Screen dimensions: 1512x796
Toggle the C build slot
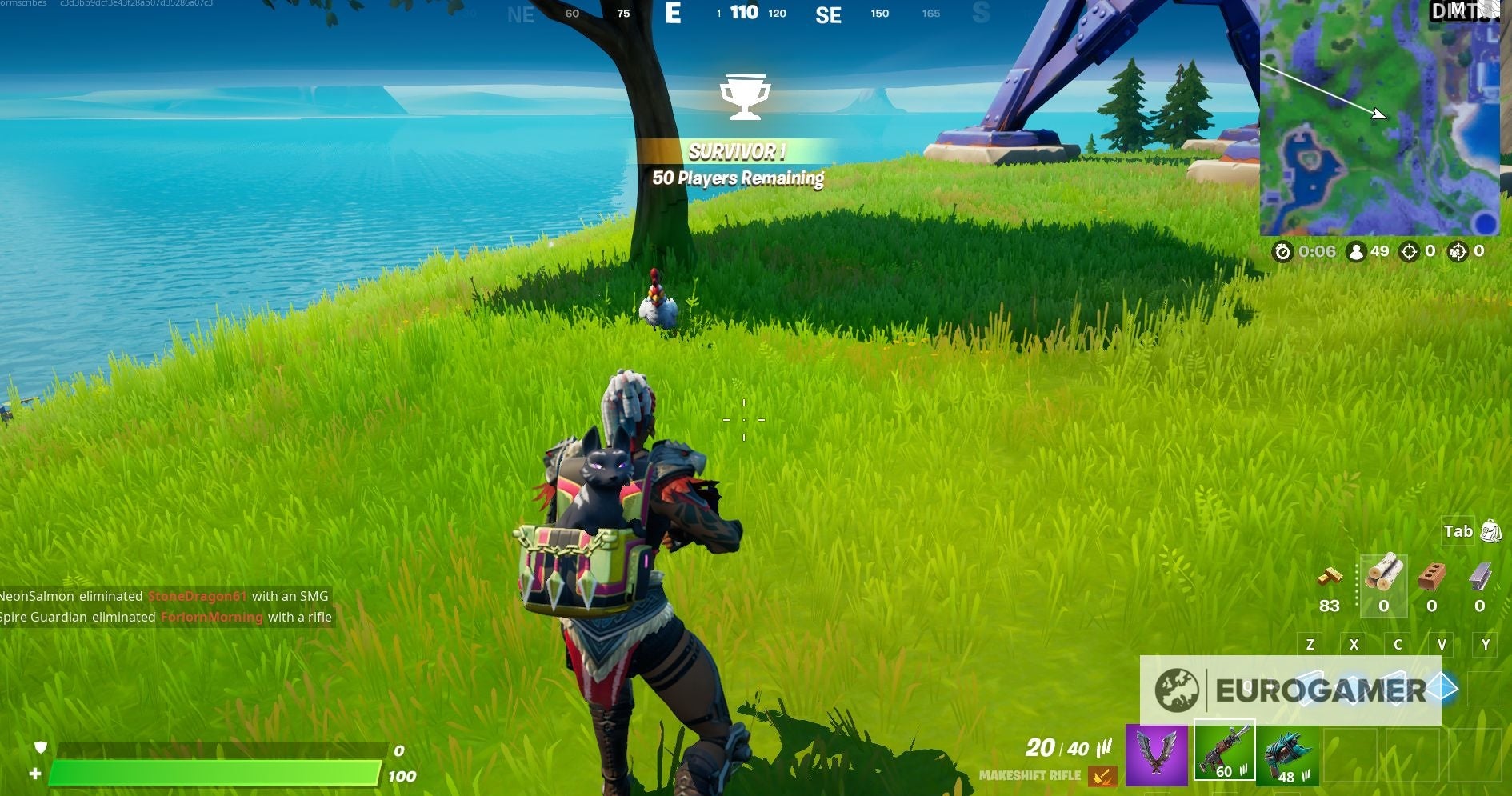[1398, 643]
